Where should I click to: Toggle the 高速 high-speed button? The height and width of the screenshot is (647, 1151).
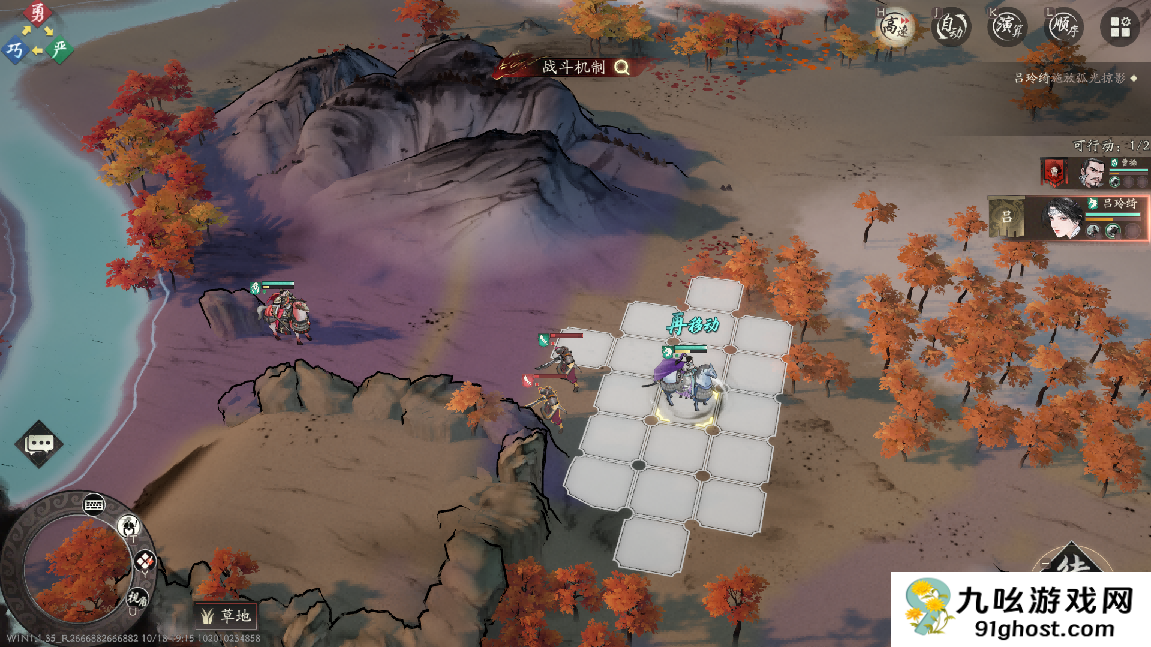893,28
